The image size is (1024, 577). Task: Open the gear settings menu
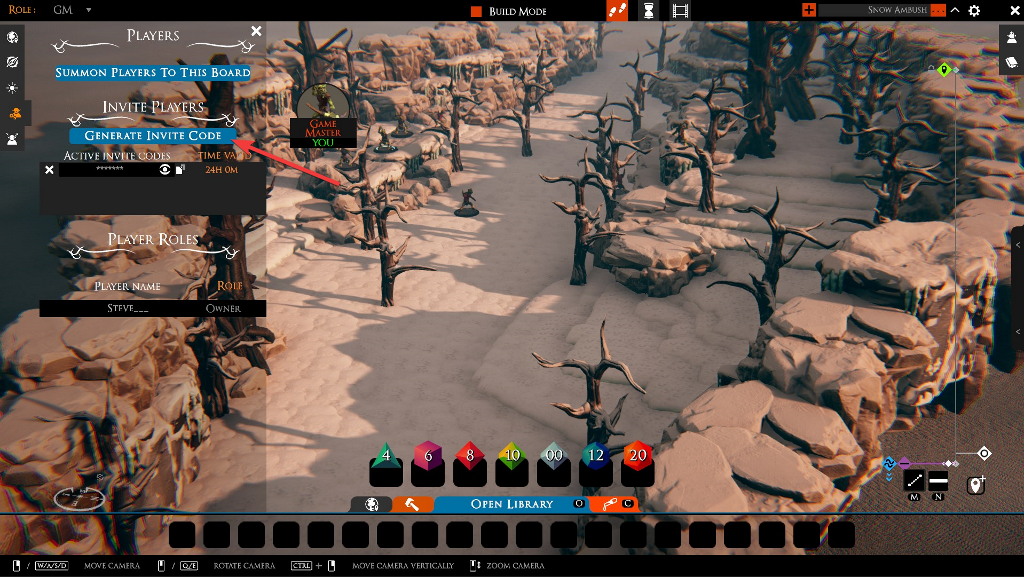click(974, 11)
